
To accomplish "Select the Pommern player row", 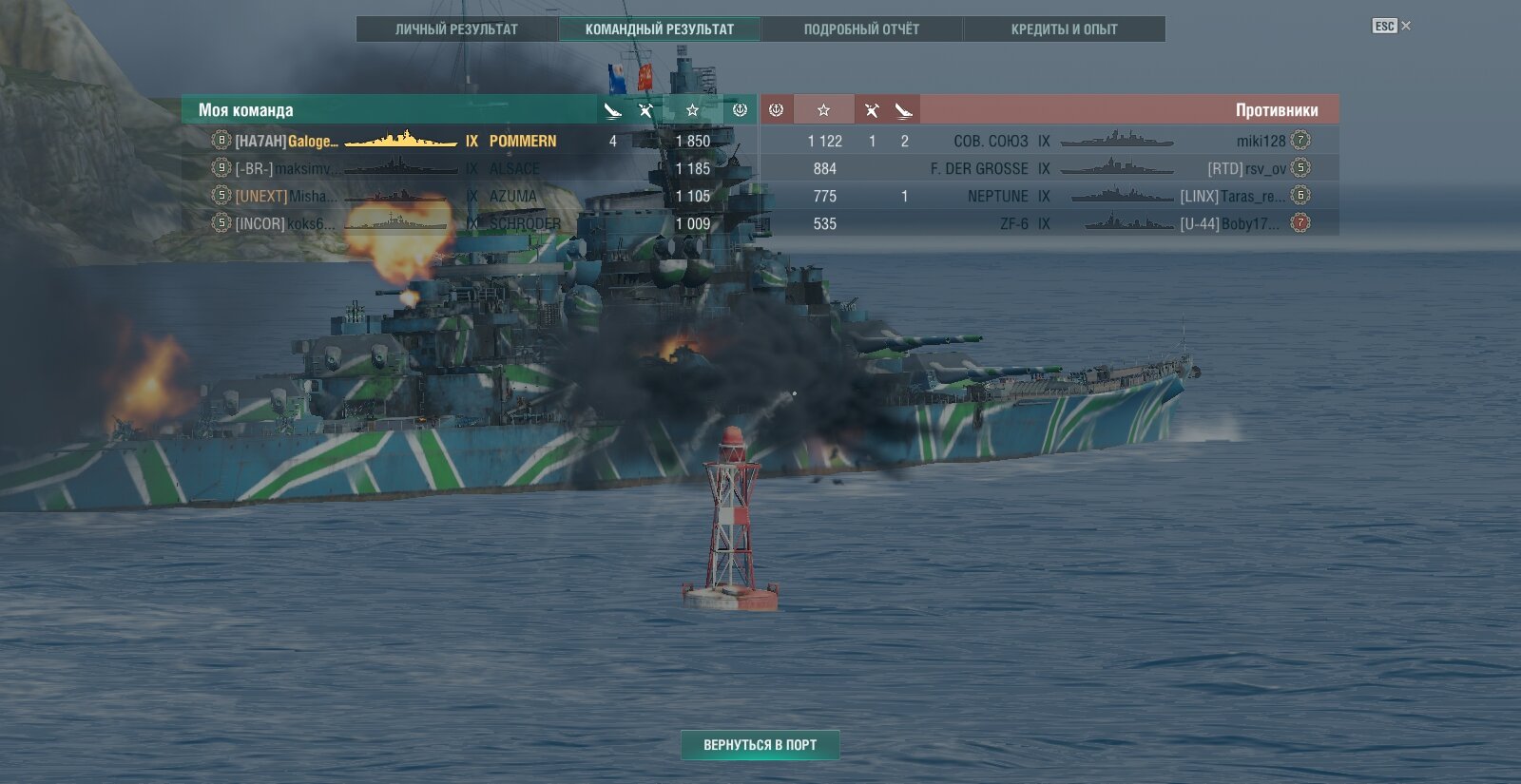I will pyautogui.click(x=470, y=141).
